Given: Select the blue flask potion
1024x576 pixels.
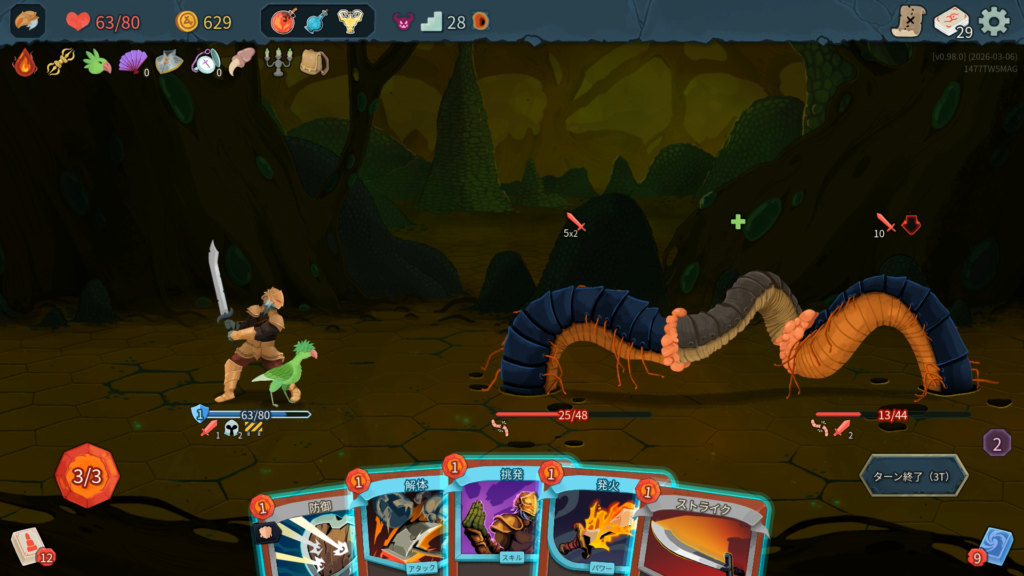Looking at the screenshot, I should 316,21.
